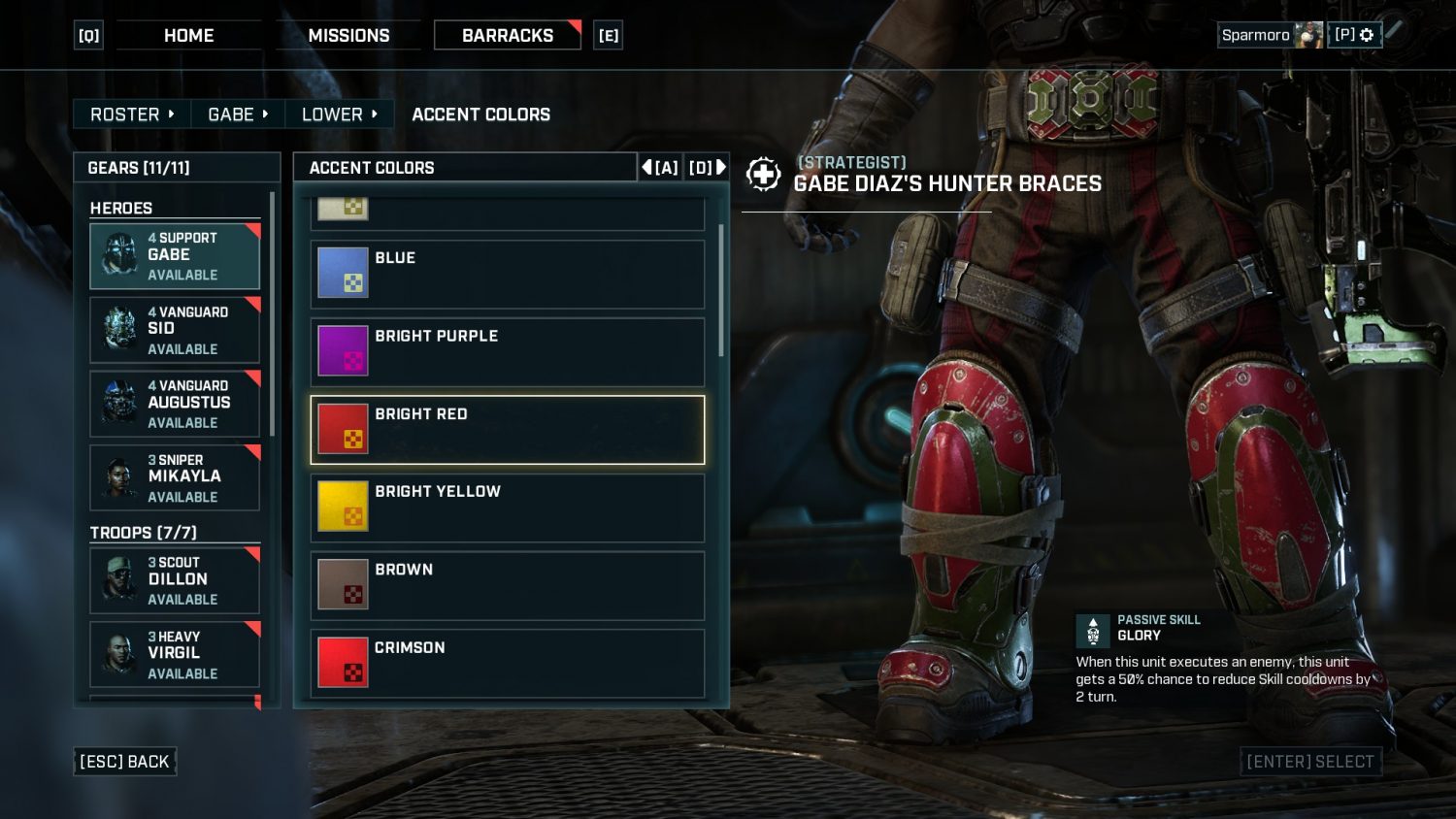
Task: Choose Bright Purple accent color
Action: pos(507,352)
